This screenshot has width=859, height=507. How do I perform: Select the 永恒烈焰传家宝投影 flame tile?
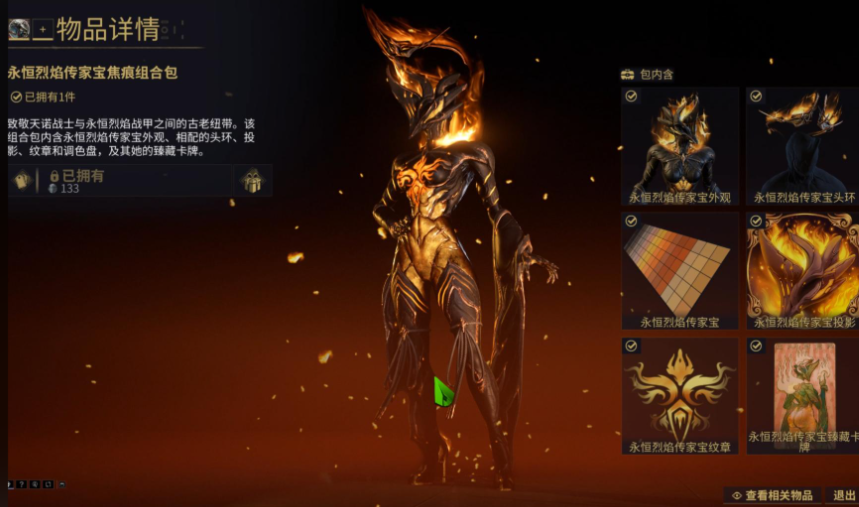(x=803, y=270)
